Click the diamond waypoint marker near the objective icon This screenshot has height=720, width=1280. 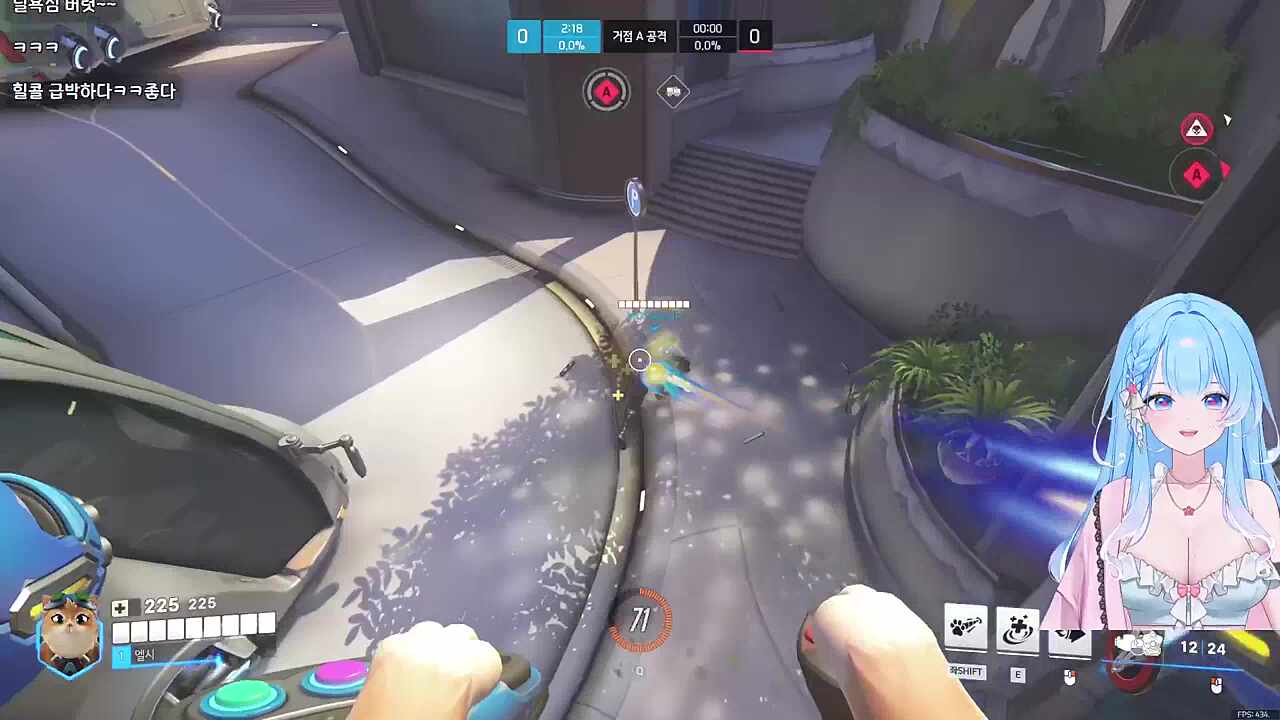(672, 91)
